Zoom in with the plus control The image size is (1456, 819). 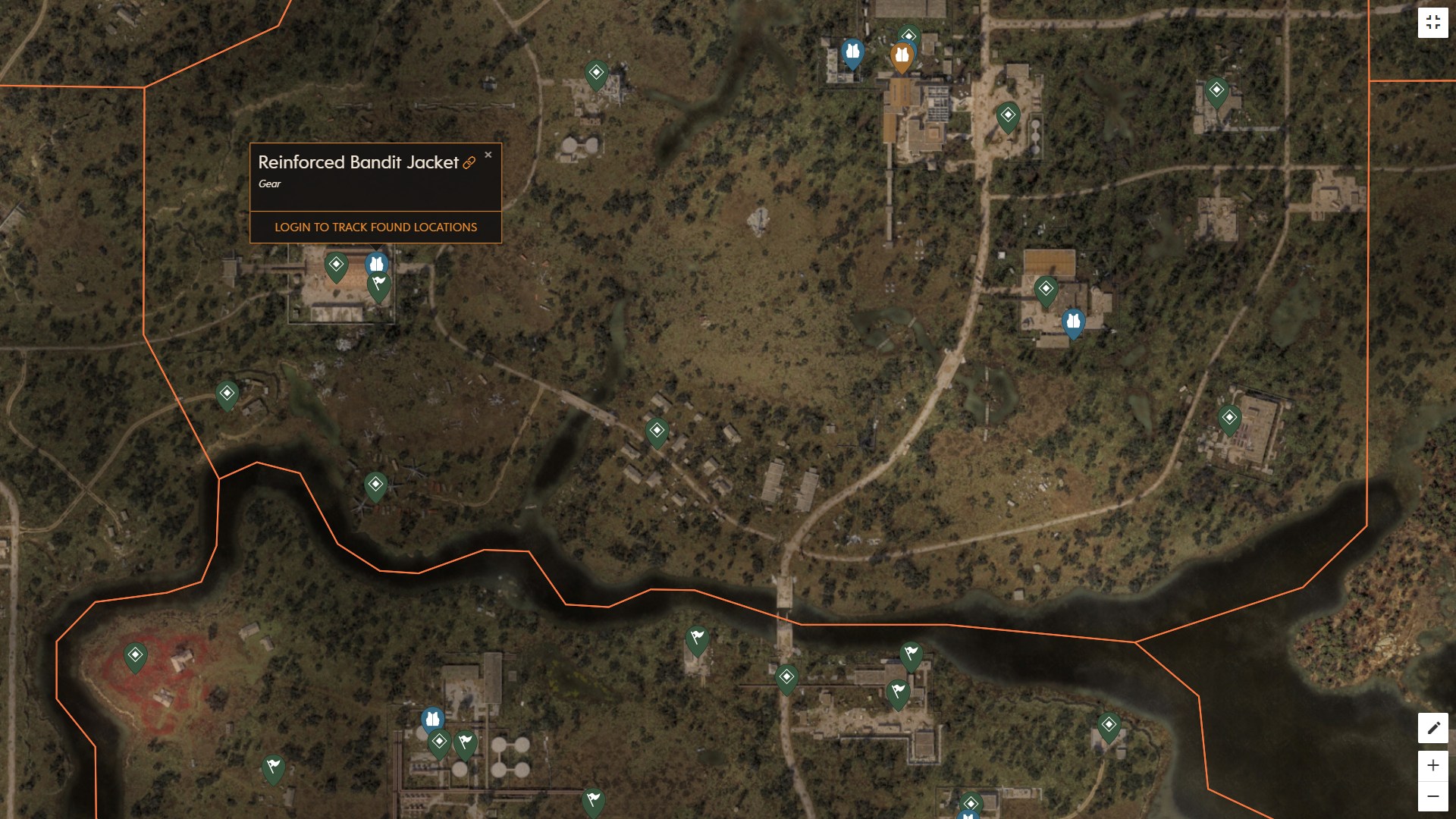pos(1432,766)
